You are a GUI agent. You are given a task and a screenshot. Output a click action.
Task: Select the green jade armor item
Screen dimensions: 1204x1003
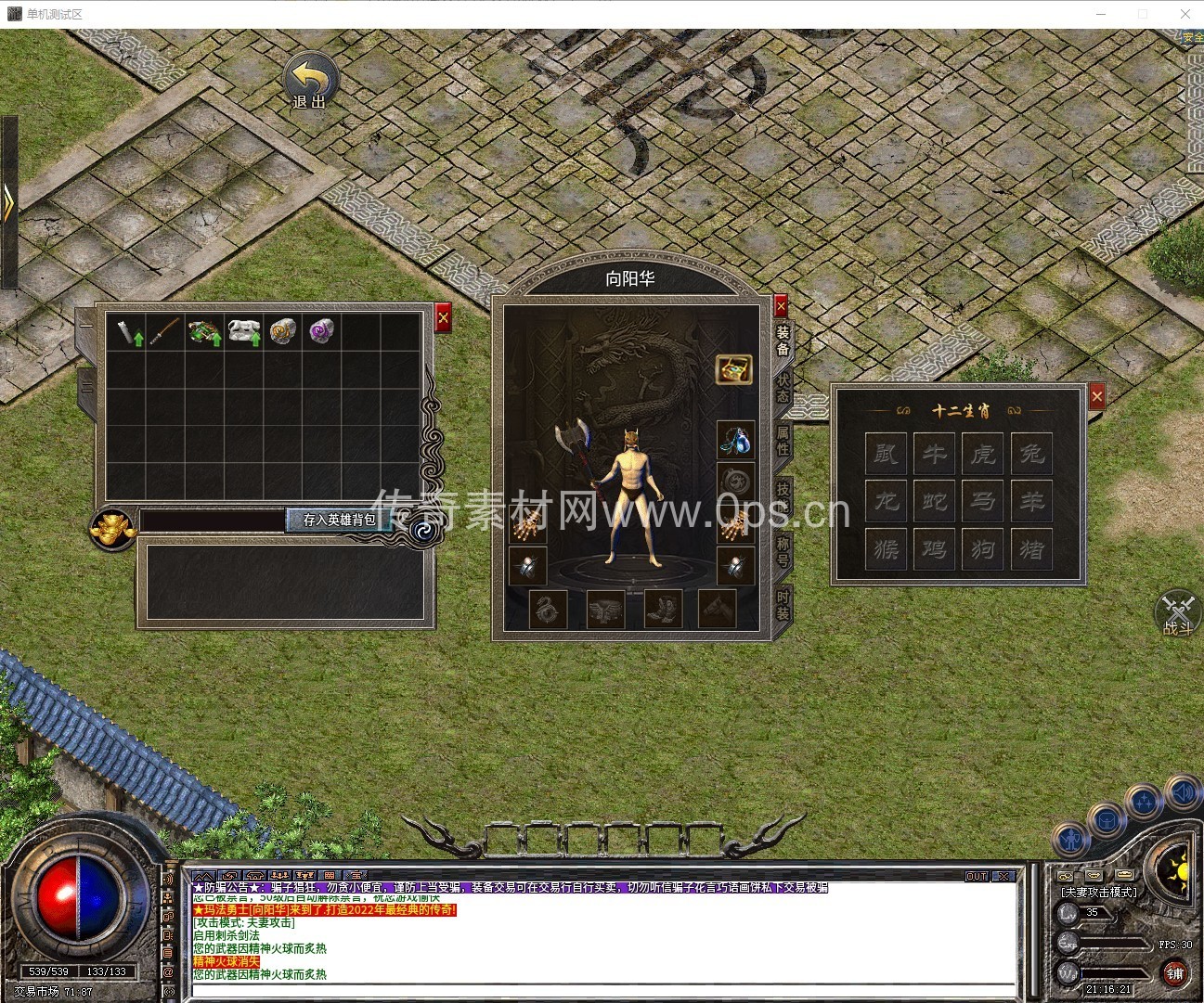tap(203, 331)
